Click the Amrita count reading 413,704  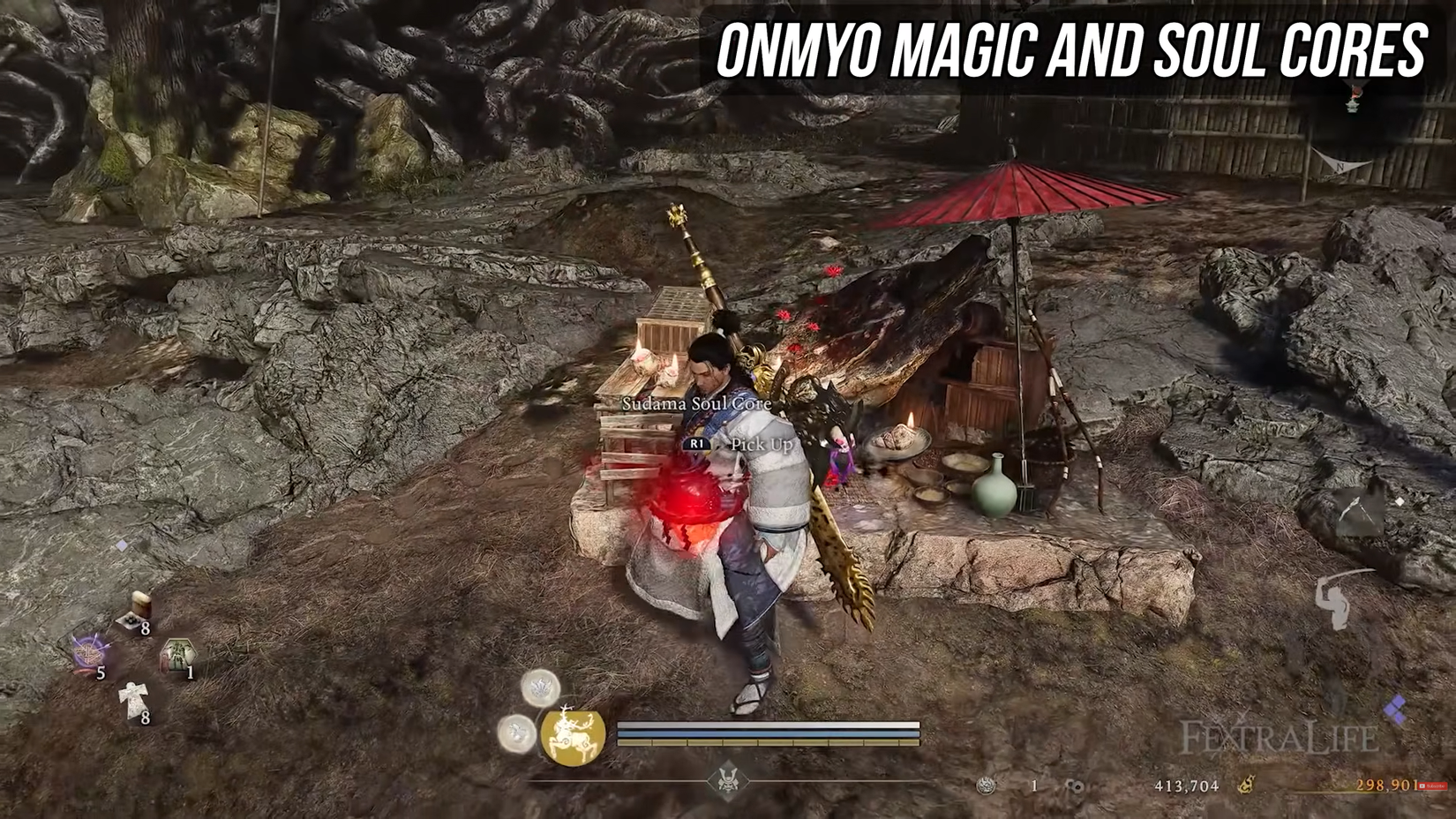click(1188, 786)
